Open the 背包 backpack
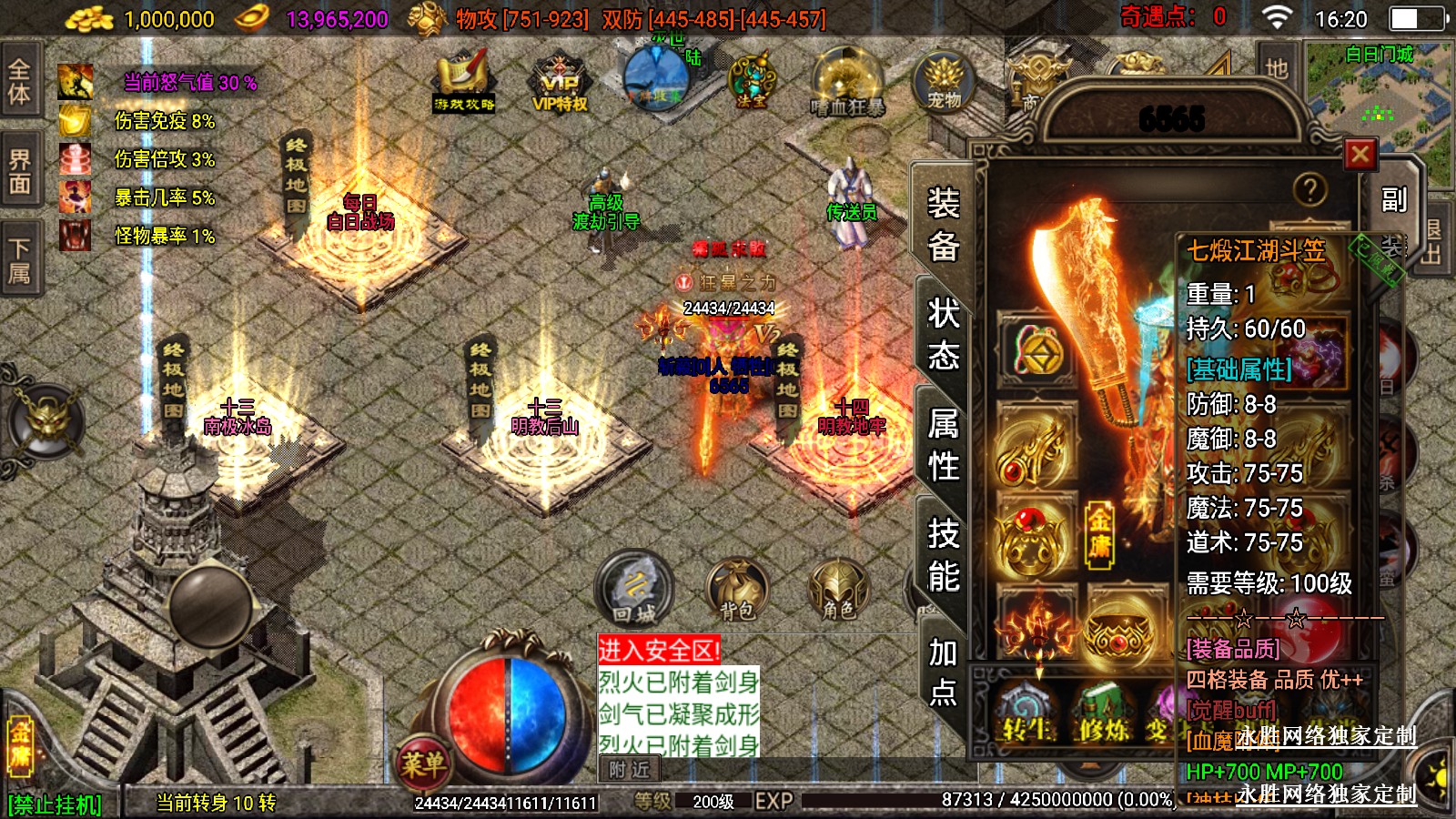This screenshot has width=1456, height=819. [x=737, y=590]
